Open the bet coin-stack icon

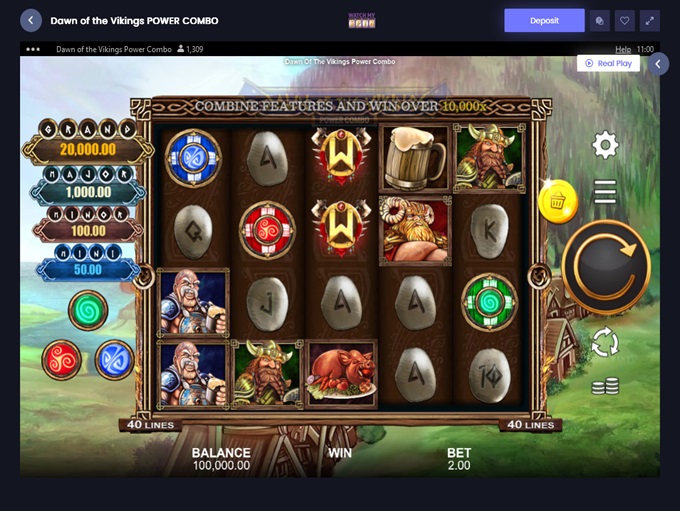pos(604,386)
